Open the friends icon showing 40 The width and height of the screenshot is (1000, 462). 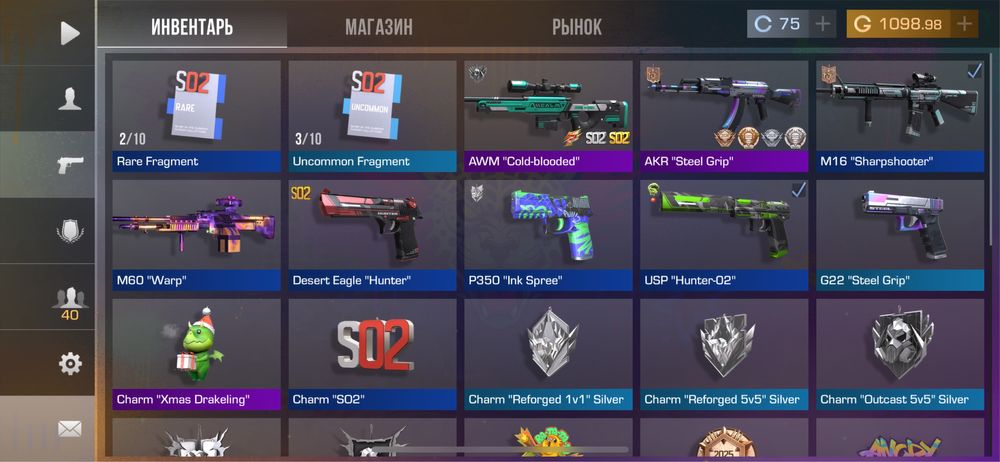point(69,300)
